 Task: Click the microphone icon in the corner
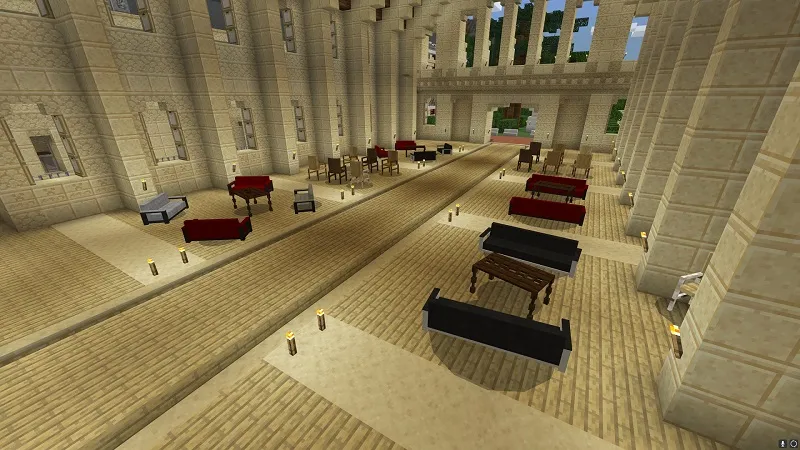pos(783,443)
